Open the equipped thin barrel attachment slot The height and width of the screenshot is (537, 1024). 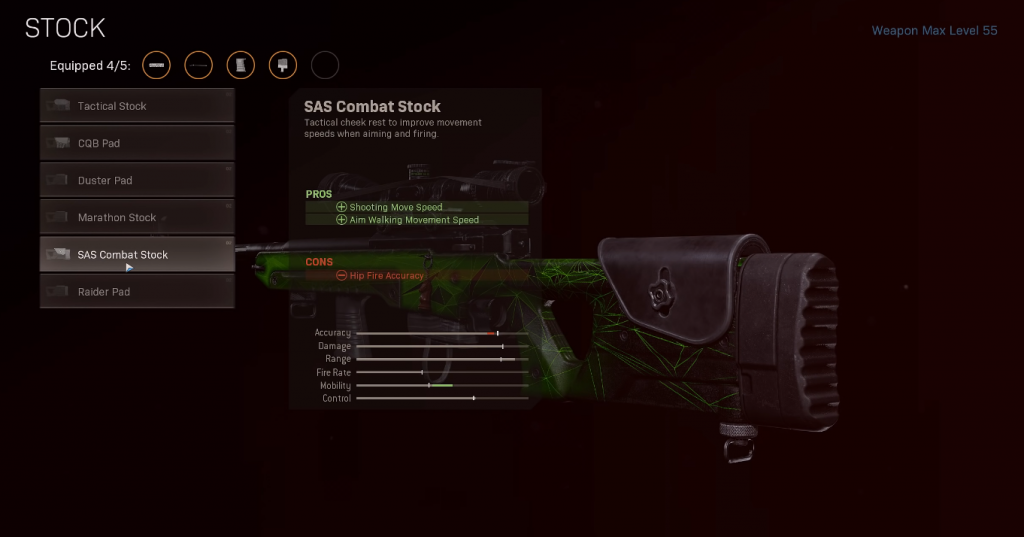pos(199,66)
